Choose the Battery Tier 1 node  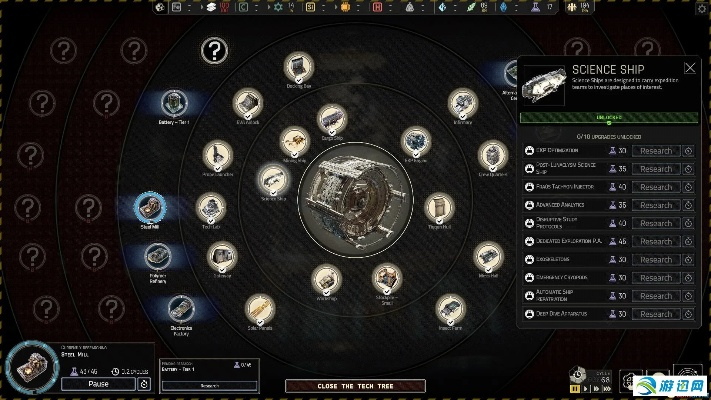(174, 102)
